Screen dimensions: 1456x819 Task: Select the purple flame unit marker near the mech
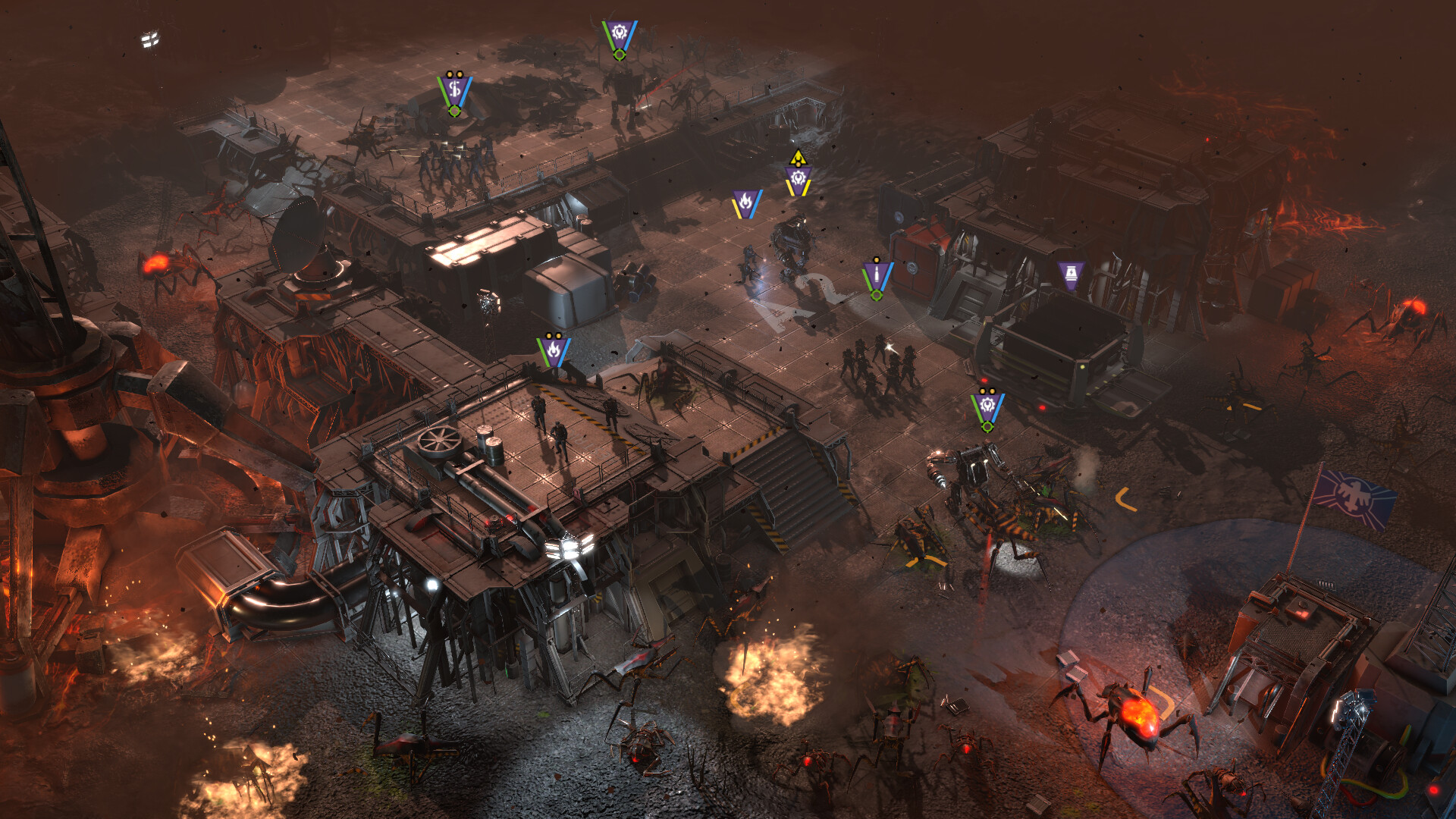coord(747,205)
